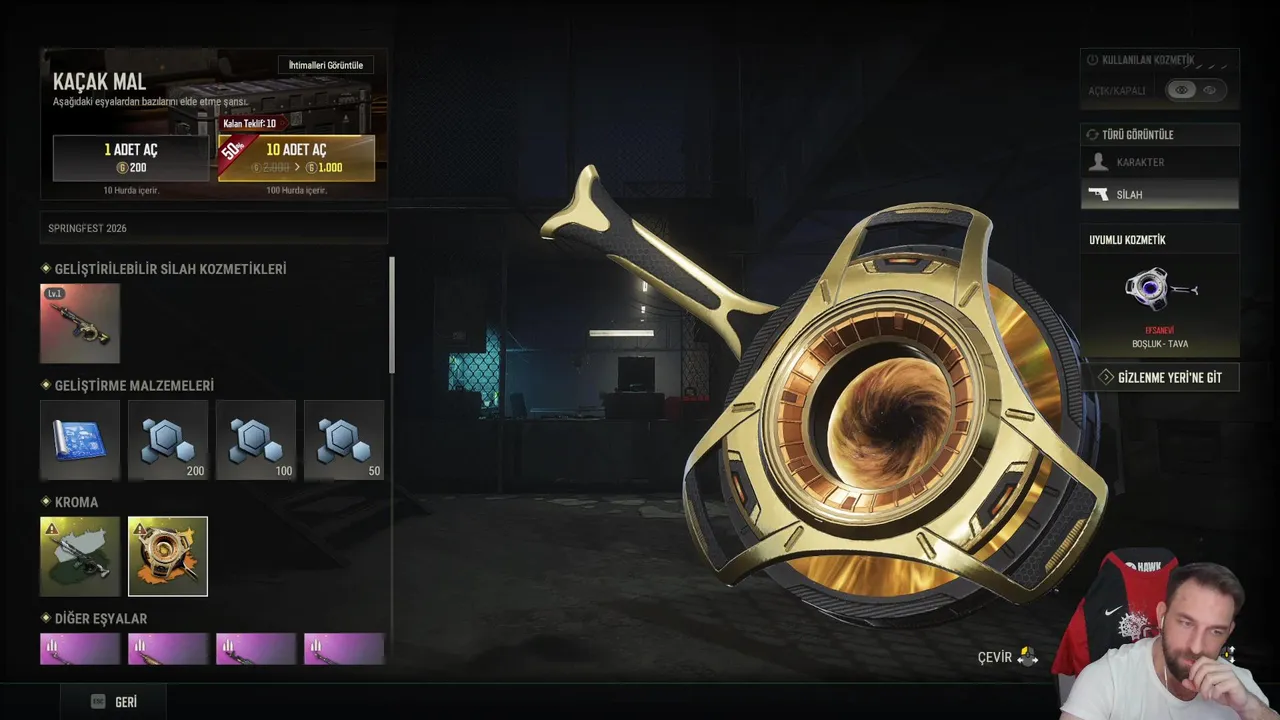This screenshot has width=1280, height=720.
Task: Select the golden pan Kroma tile
Action: [x=168, y=556]
